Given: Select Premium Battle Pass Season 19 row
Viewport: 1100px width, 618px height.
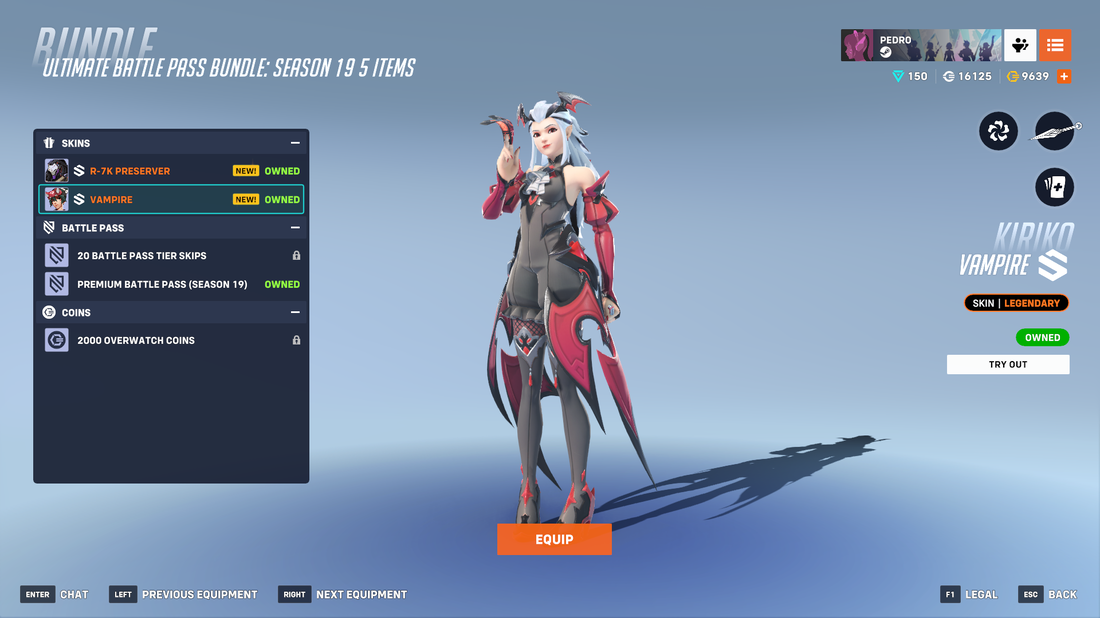Looking at the screenshot, I should [171, 284].
